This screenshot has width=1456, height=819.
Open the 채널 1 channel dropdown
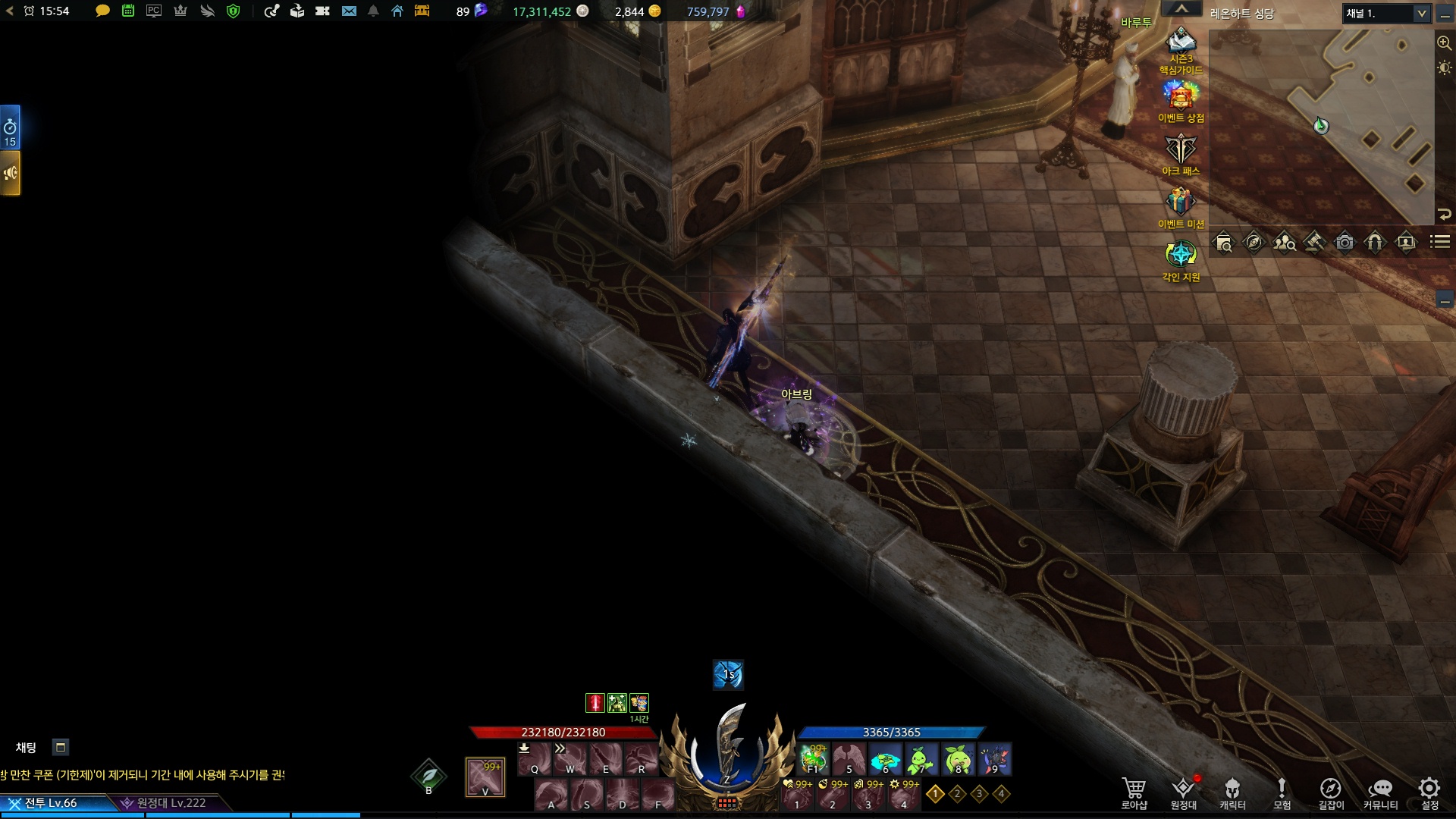(x=1387, y=14)
